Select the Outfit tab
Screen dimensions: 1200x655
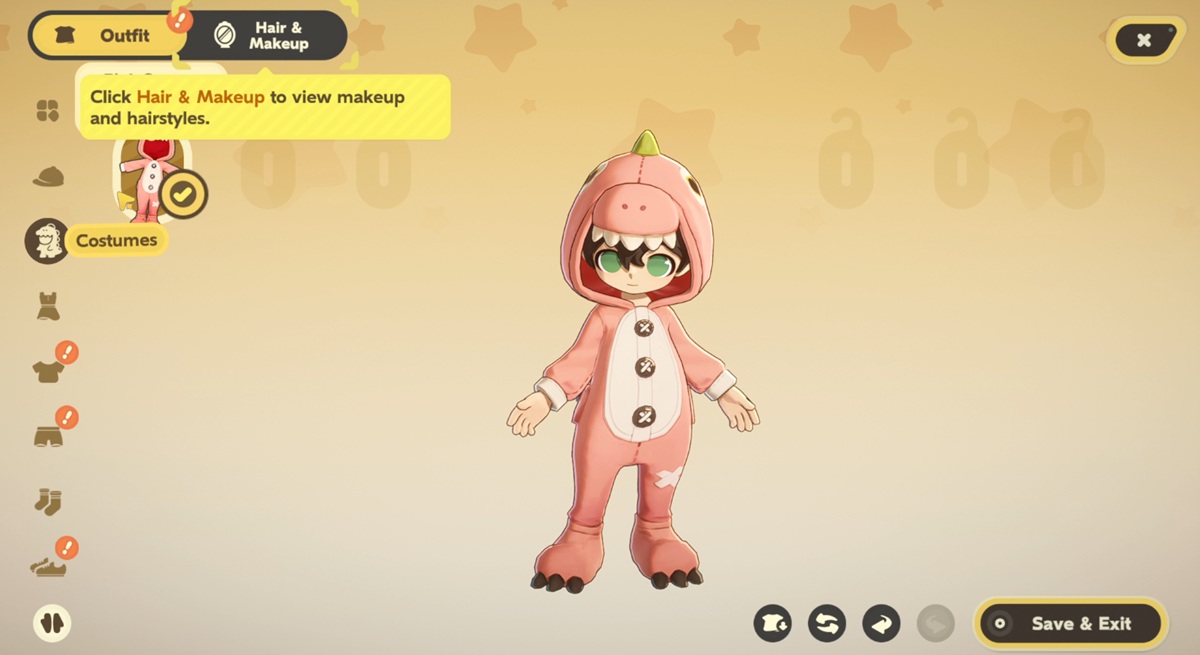point(108,36)
